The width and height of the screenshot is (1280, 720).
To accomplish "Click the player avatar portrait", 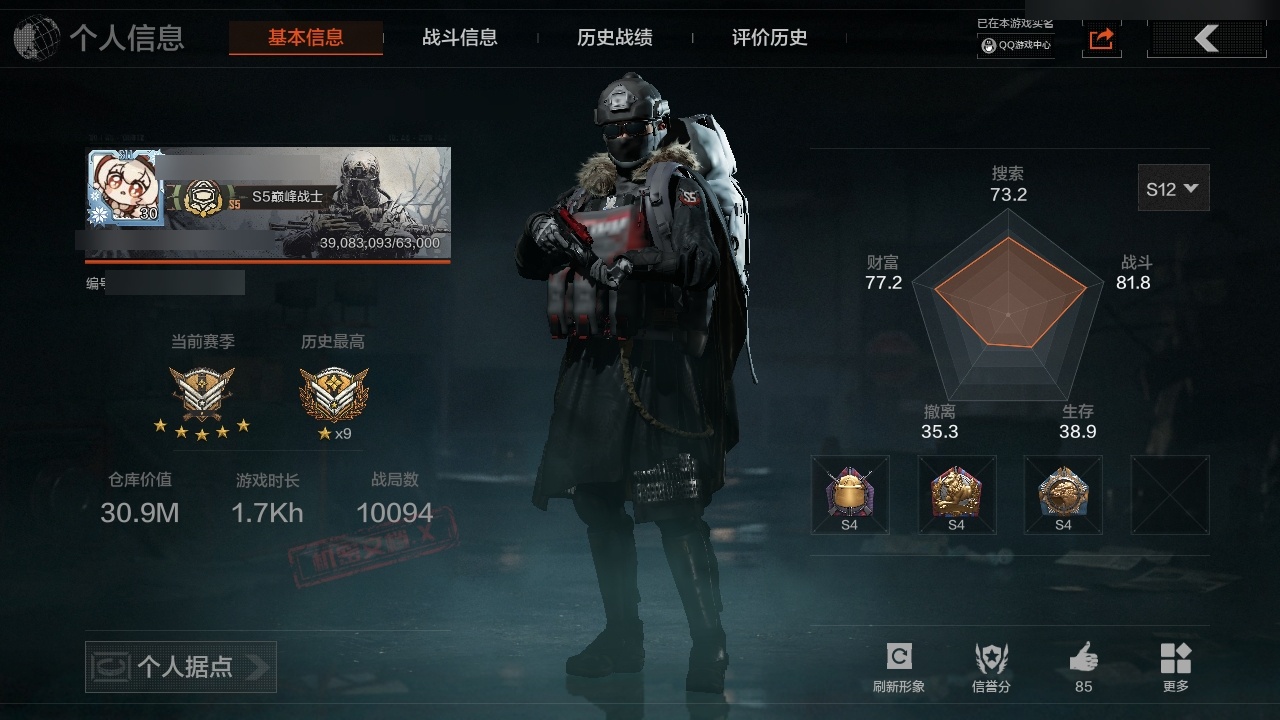I will tap(125, 188).
